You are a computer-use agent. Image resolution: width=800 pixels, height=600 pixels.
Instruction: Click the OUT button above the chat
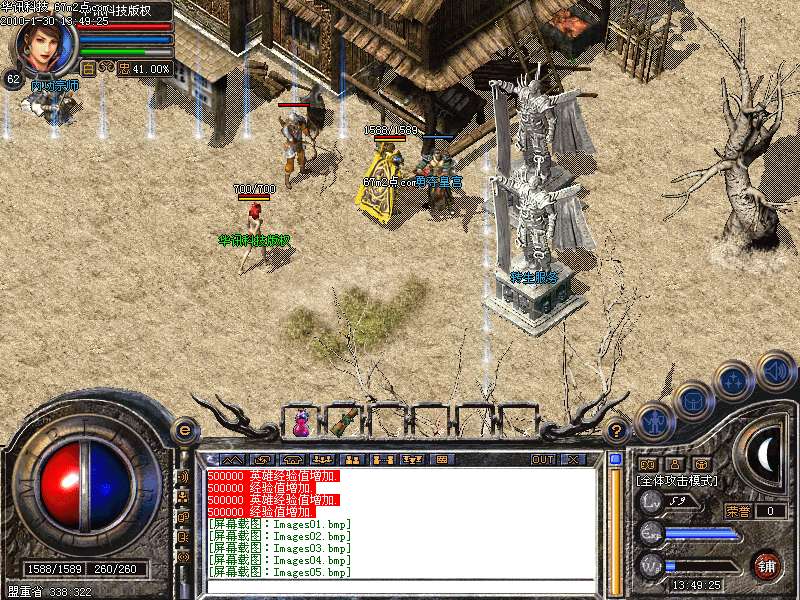coord(542,460)
